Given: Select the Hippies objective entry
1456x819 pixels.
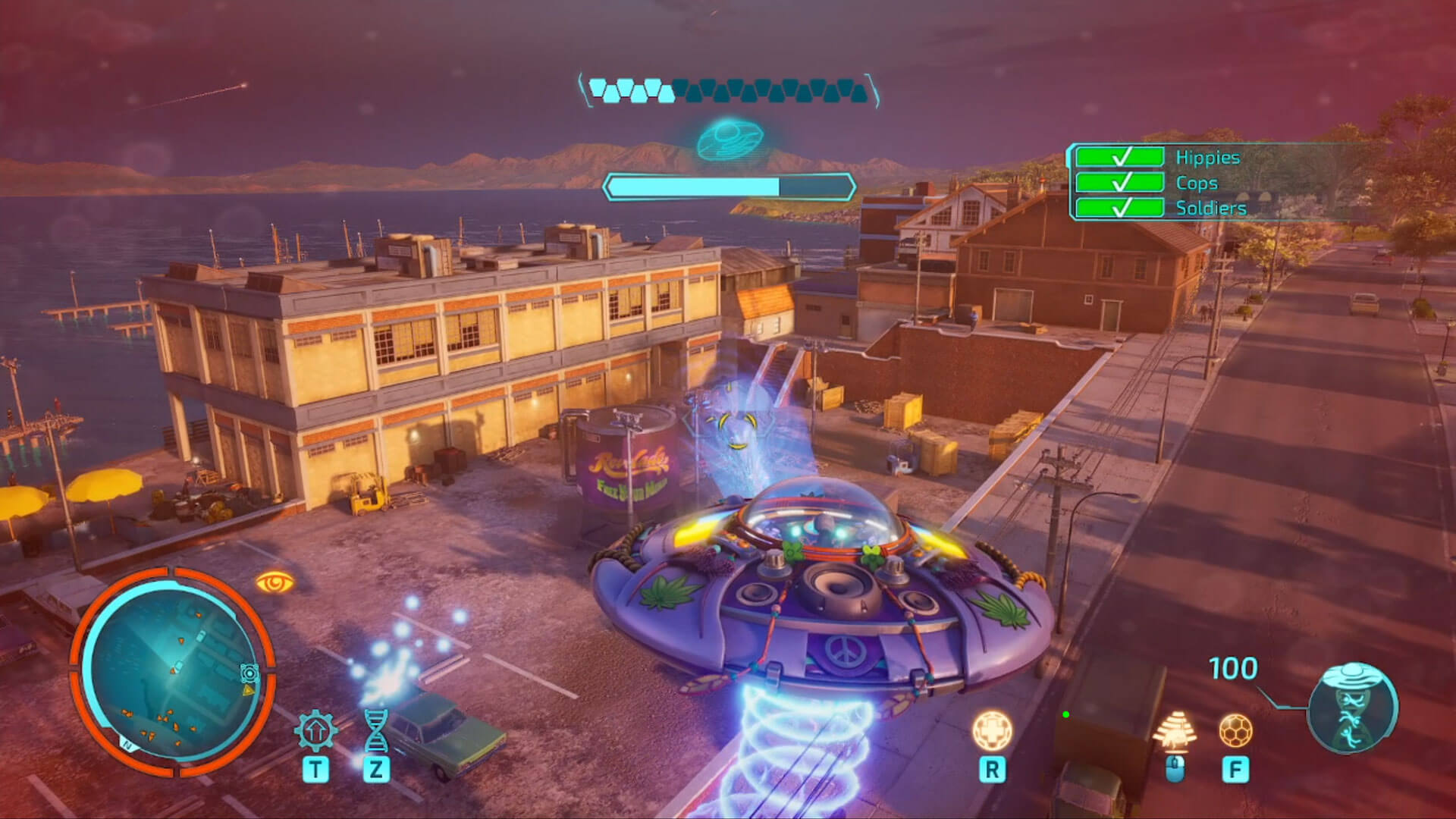Looking at the screenshot, I should pyautogui.click(x=1207, y=158).
